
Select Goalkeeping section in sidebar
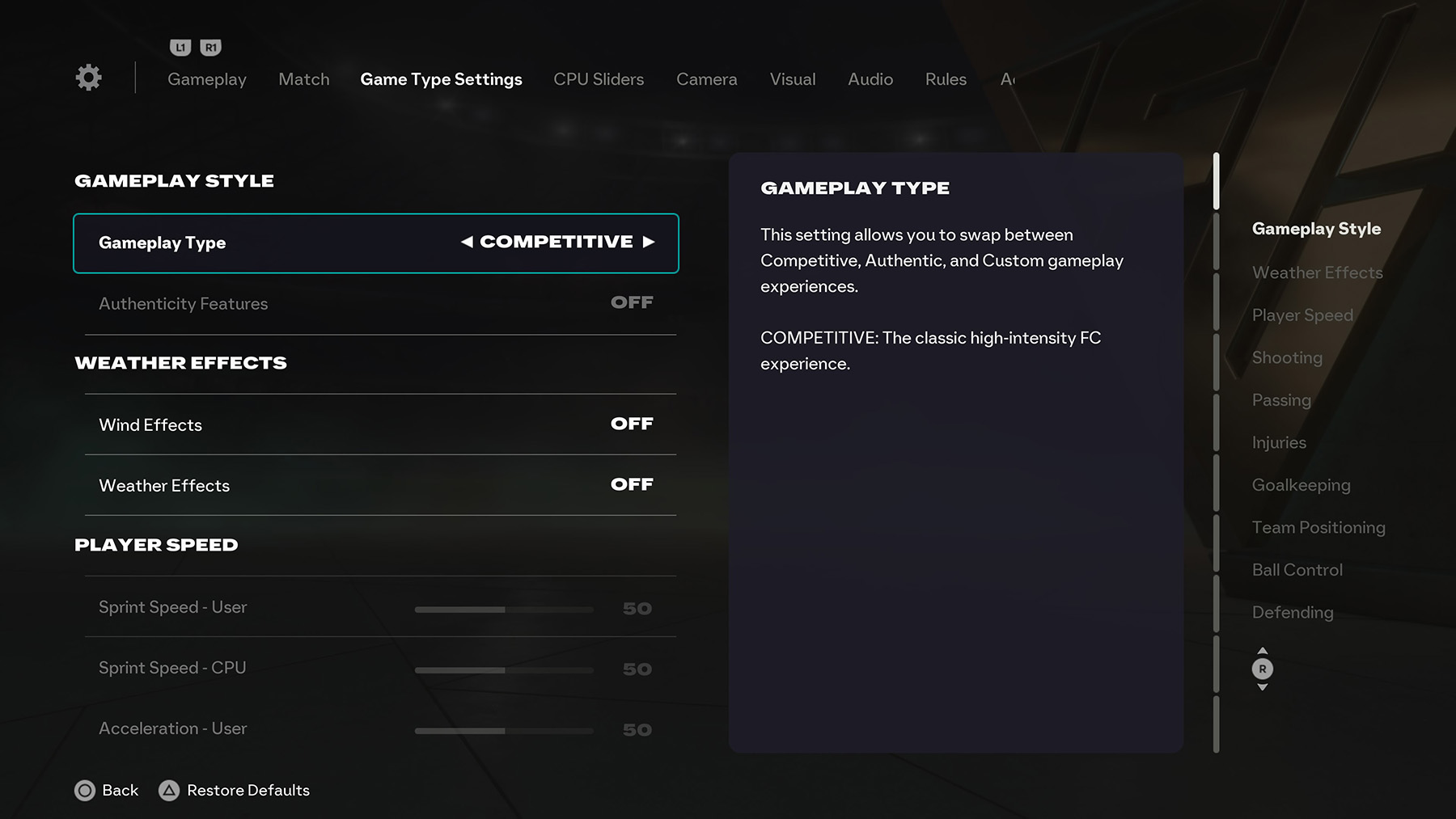pyautogui.click(x=1301, y=485)
